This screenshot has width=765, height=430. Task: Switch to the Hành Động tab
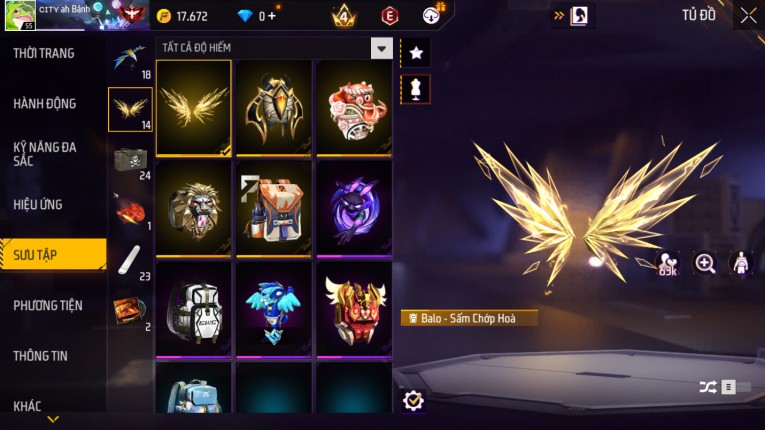pos(45,103)
